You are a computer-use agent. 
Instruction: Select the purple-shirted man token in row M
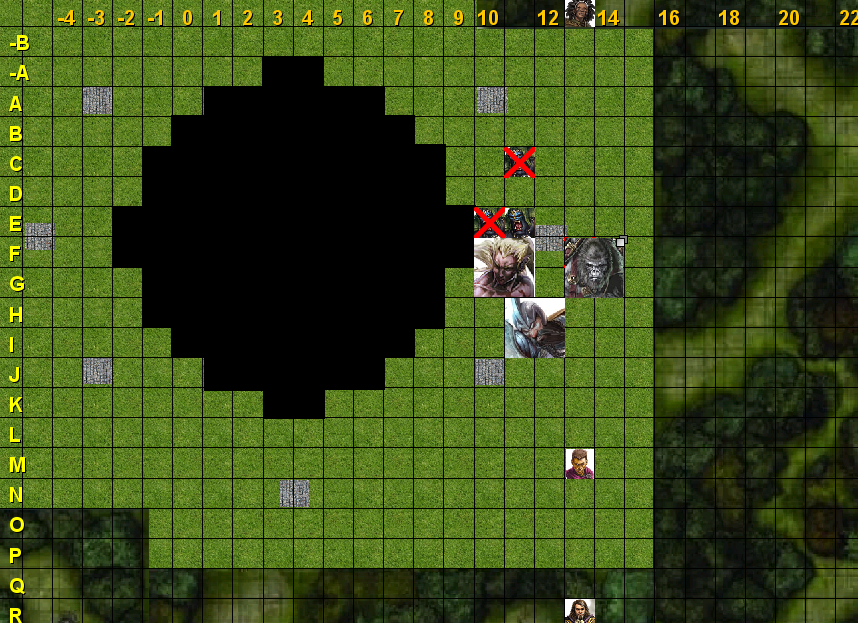tap(579, 463)
